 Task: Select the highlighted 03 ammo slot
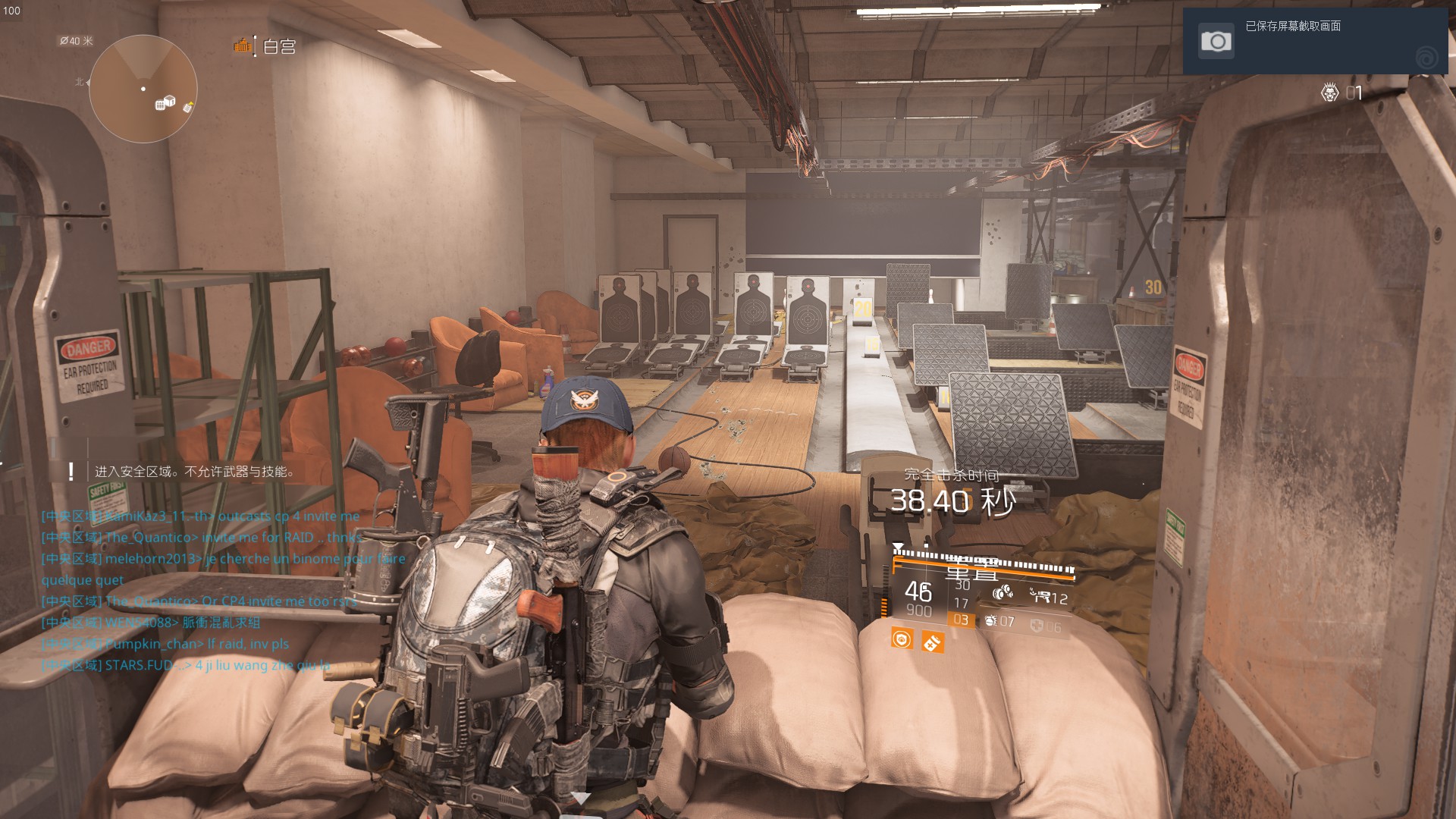click(961, 620)
